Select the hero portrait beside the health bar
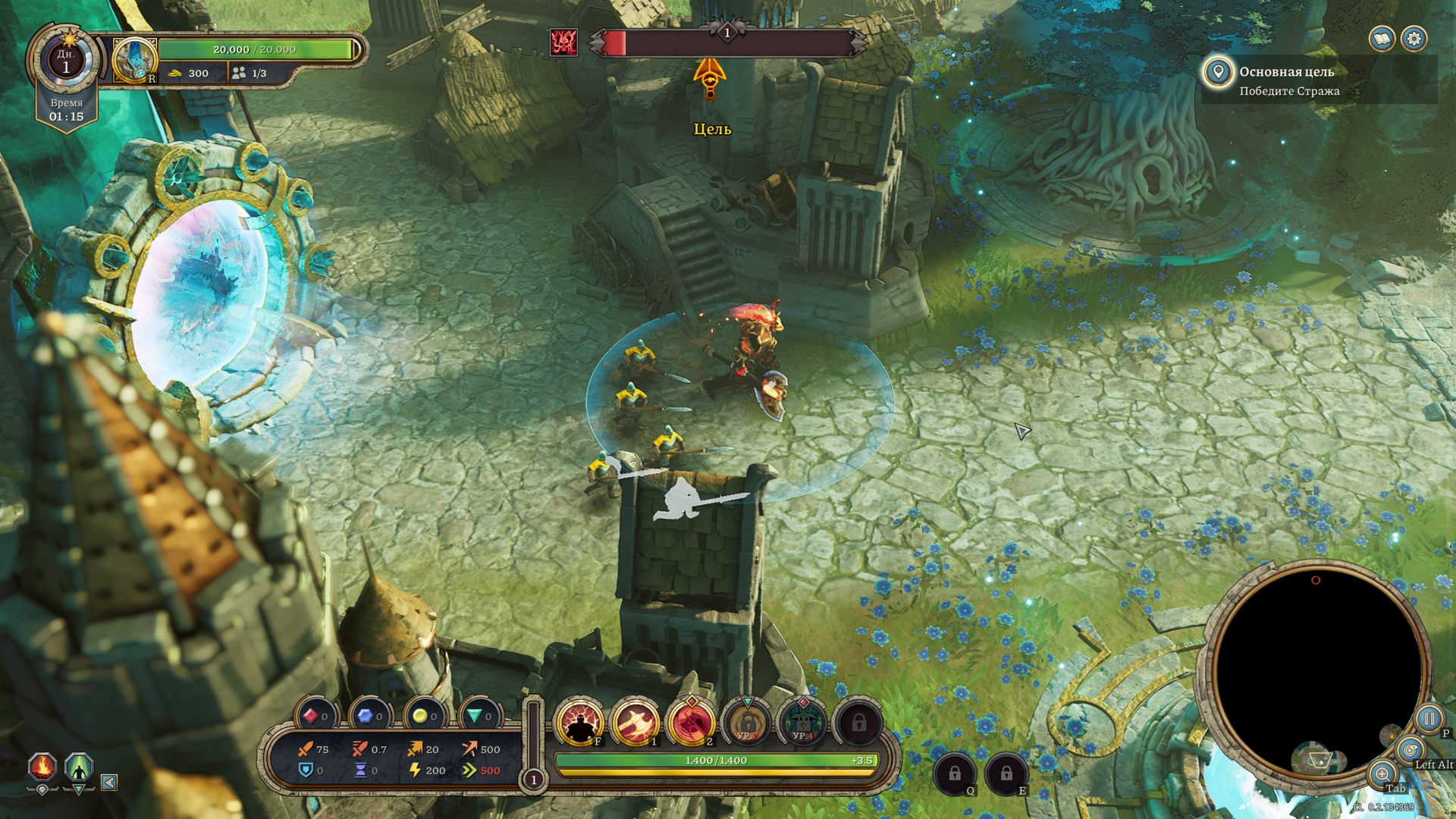1456x819 pixels. coord(134,60)
